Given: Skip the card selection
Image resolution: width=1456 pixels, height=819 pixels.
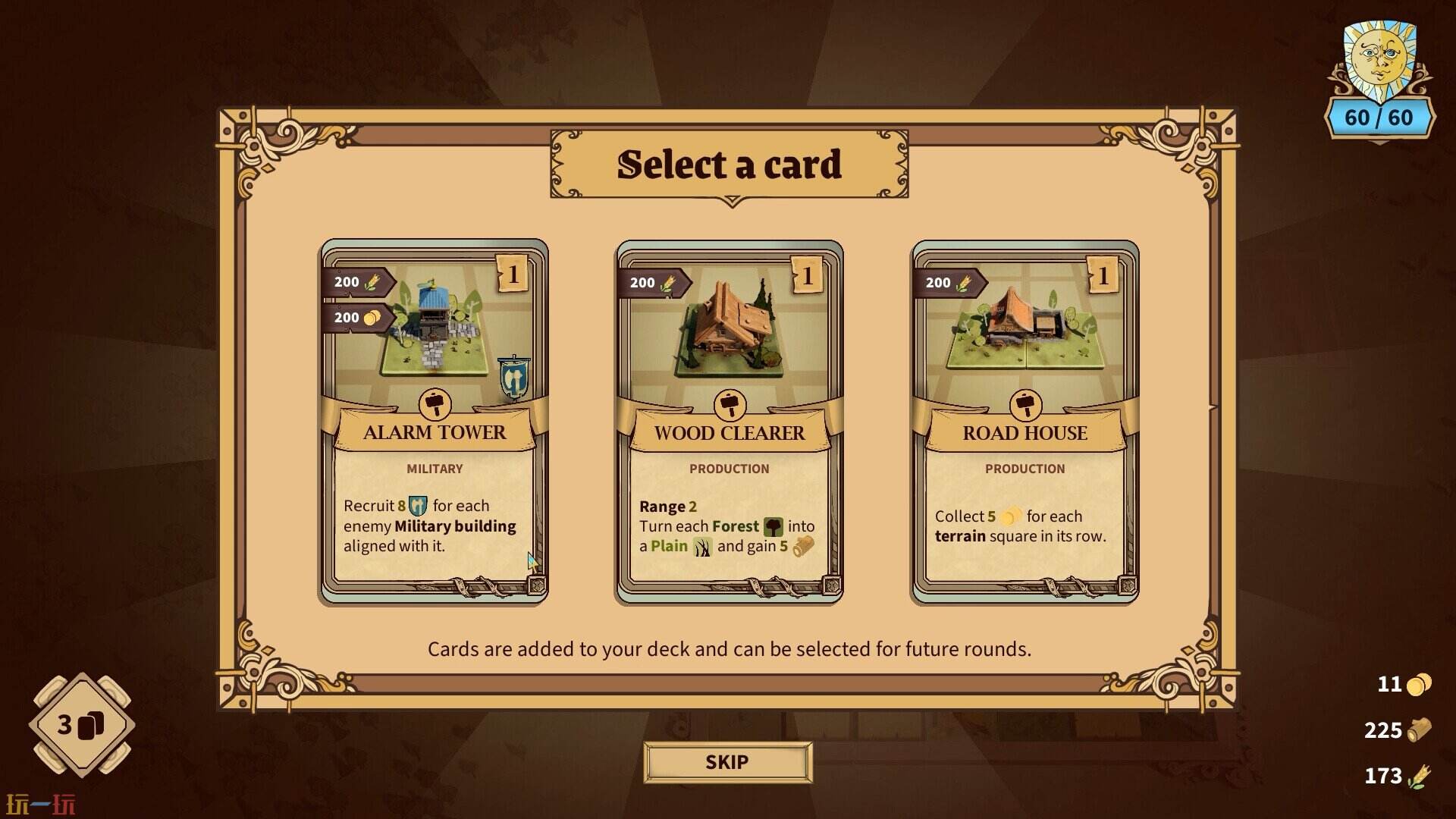Looking at the screenshot, I should point(727,761).
